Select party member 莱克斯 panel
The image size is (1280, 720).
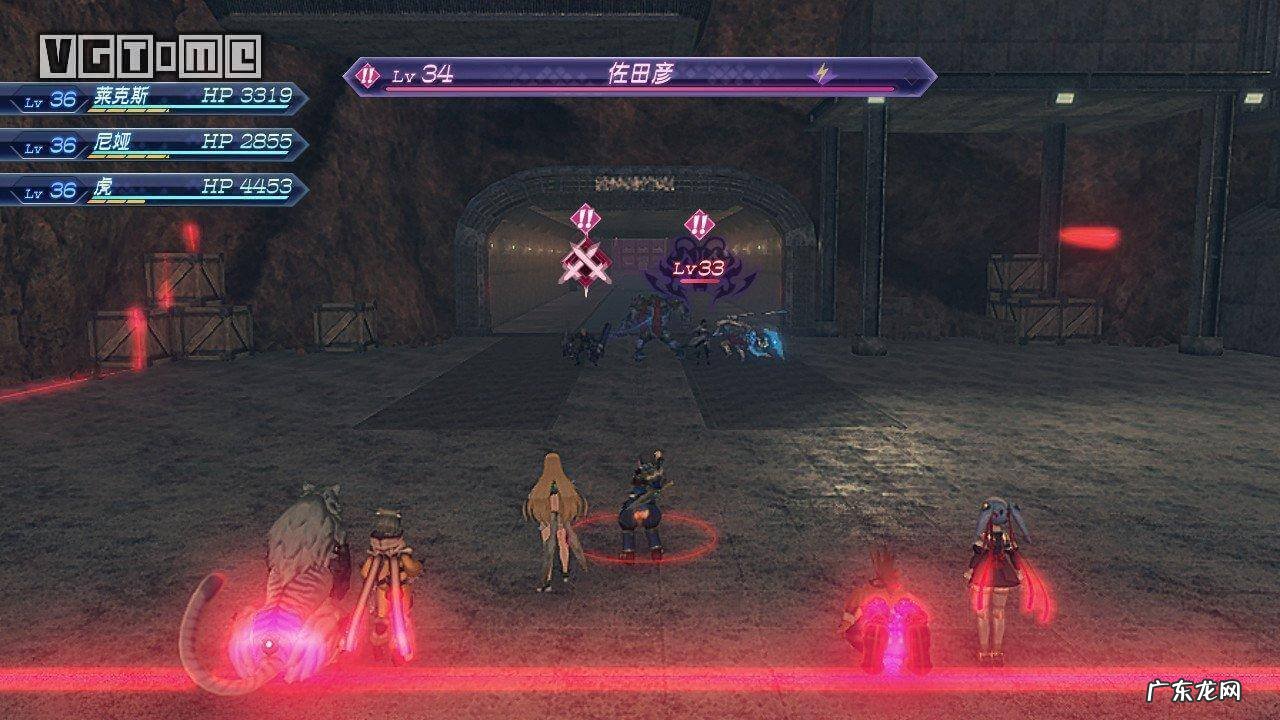155,98
